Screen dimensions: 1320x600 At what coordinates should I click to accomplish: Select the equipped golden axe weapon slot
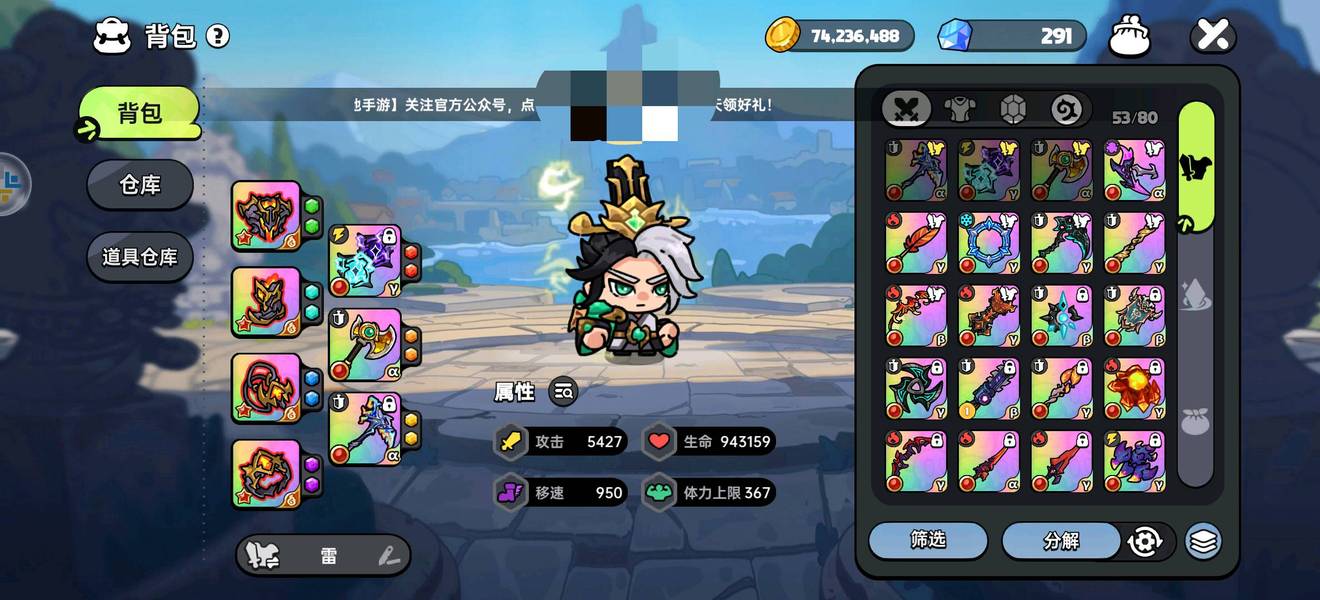pyautogui.click(x=365, y=345)
